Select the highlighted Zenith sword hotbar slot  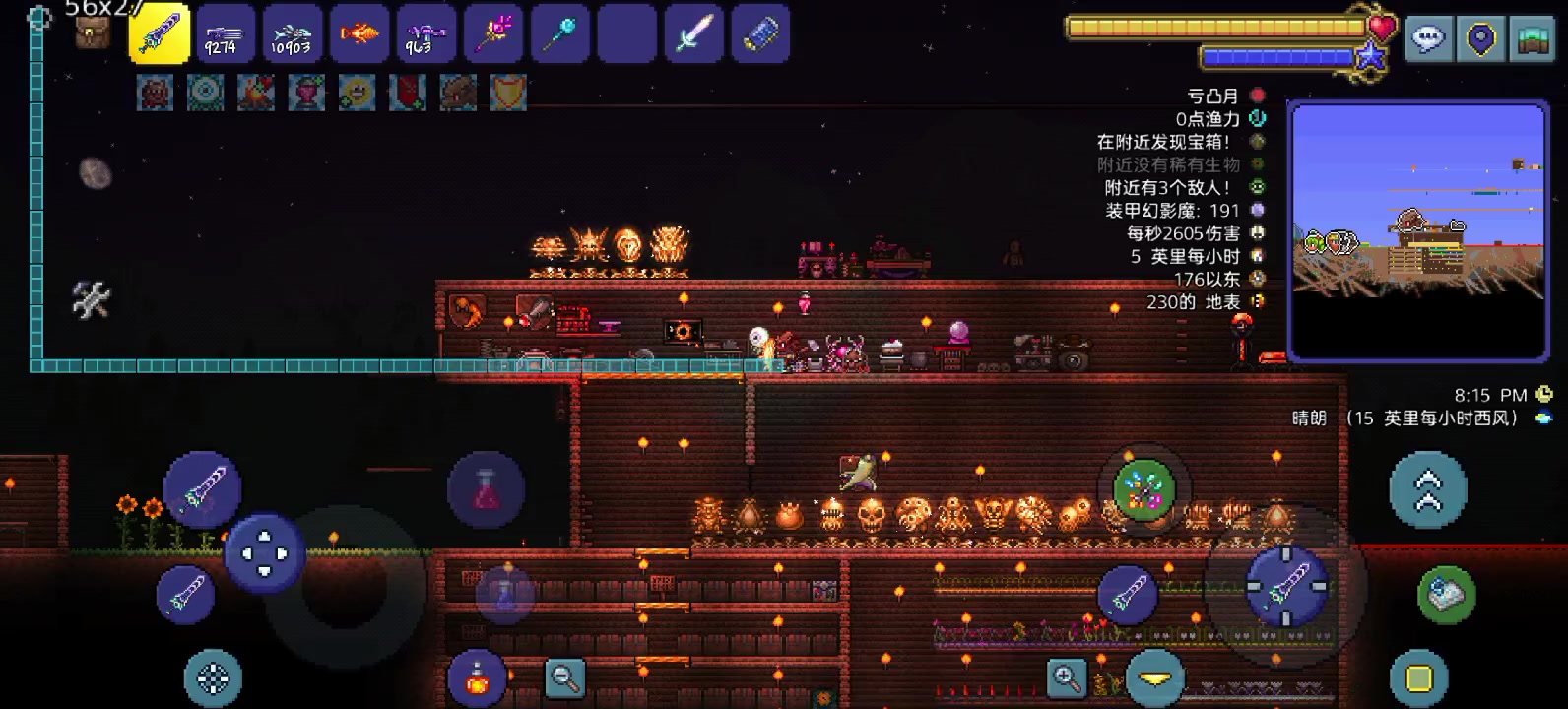pyautogui.click(x=160, y=34)
